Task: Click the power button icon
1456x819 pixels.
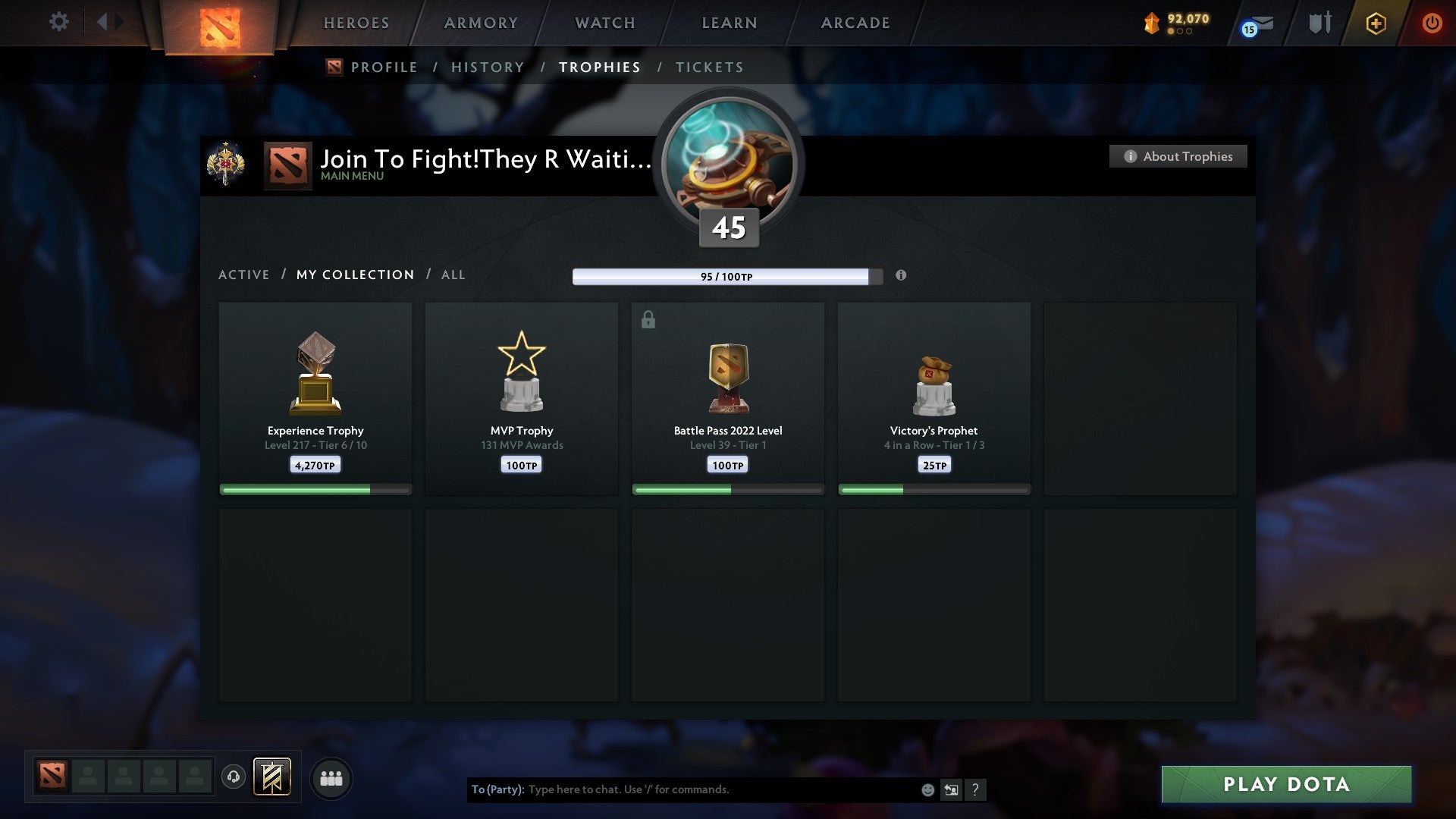Action: click(x=1432, y=23)
